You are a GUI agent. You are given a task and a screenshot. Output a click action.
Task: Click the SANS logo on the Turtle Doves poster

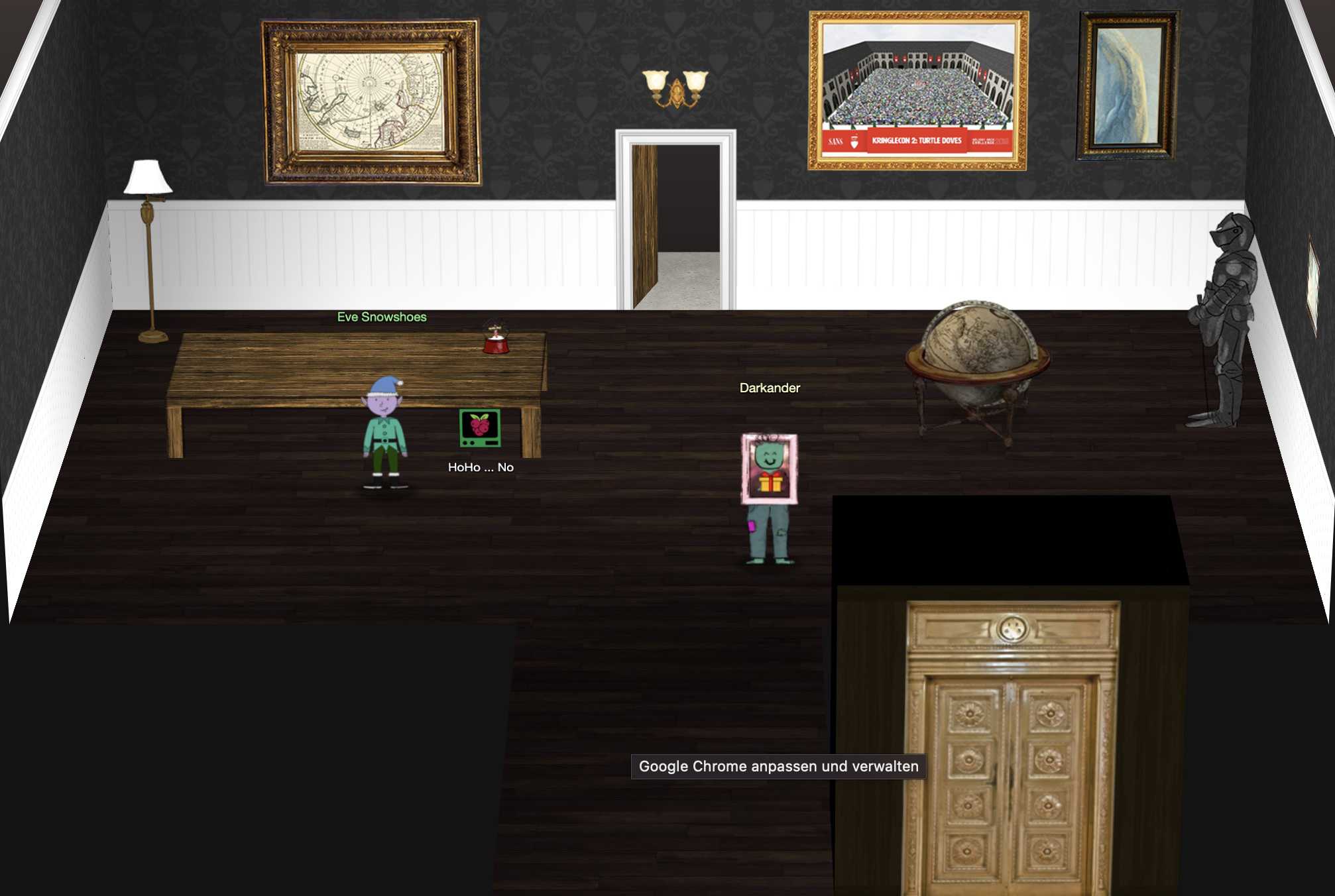pyautogui.click(x=837, y=141)
